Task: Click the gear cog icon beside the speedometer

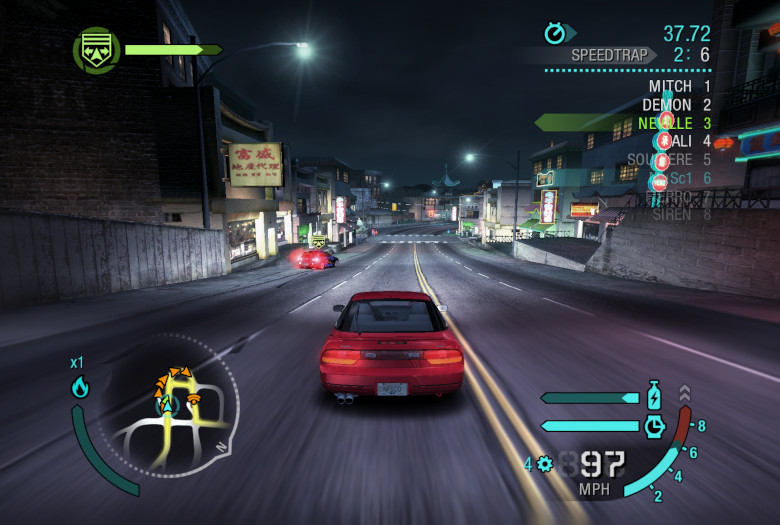Action: pos(544,464)
